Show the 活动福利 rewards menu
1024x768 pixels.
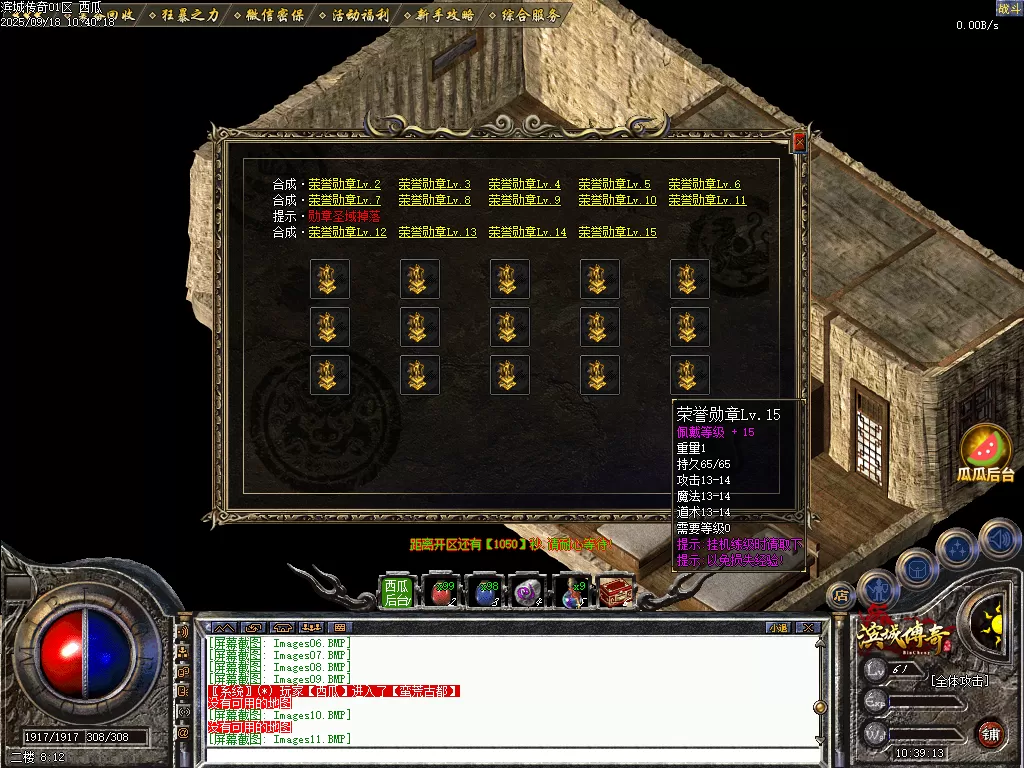(x=357, y=15)
